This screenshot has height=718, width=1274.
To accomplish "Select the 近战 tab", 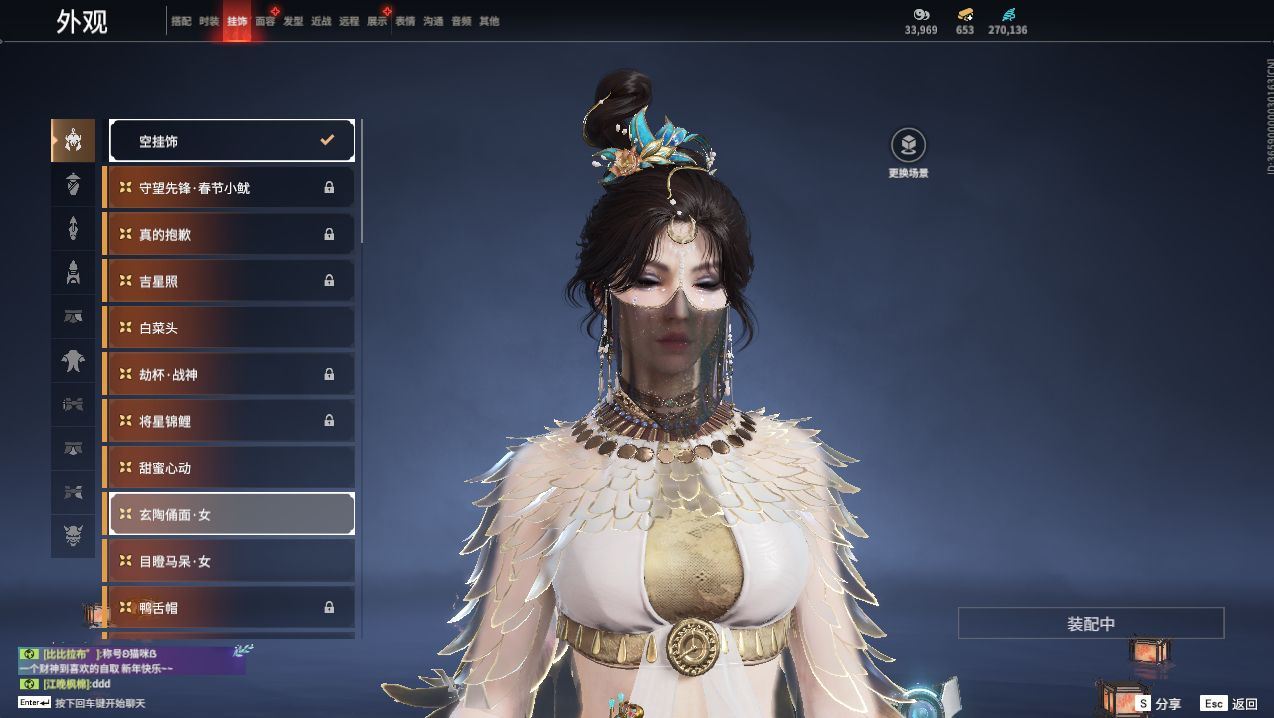I will (321, 21).
